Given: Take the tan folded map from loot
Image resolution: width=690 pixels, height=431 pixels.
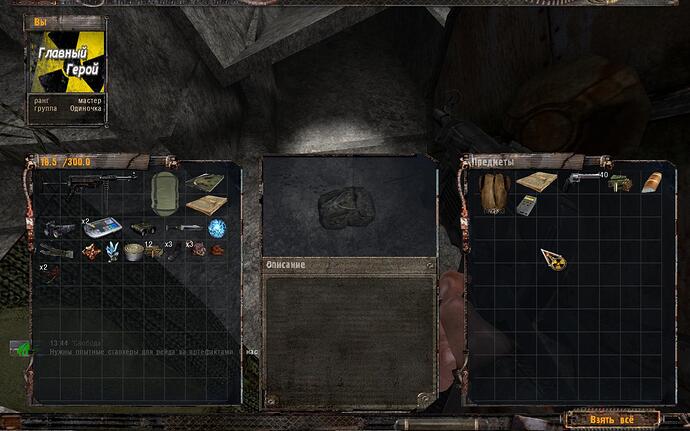Looking at the screenshot, I should [537, 181].
